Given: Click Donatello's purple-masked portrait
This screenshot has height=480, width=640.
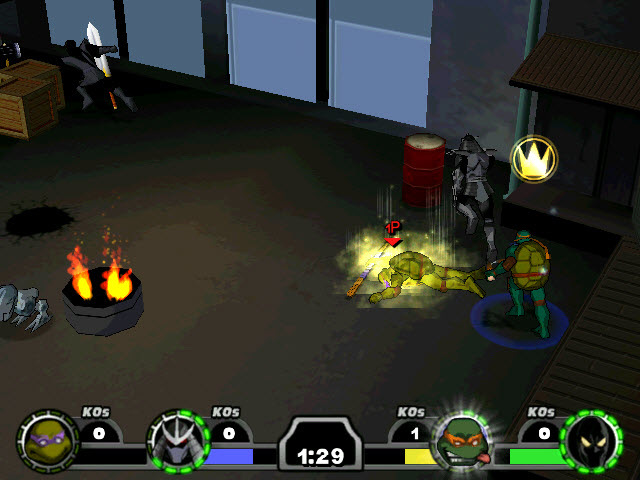Looking at the screenshot, I should pyautogui.click(x=47, y=440).
